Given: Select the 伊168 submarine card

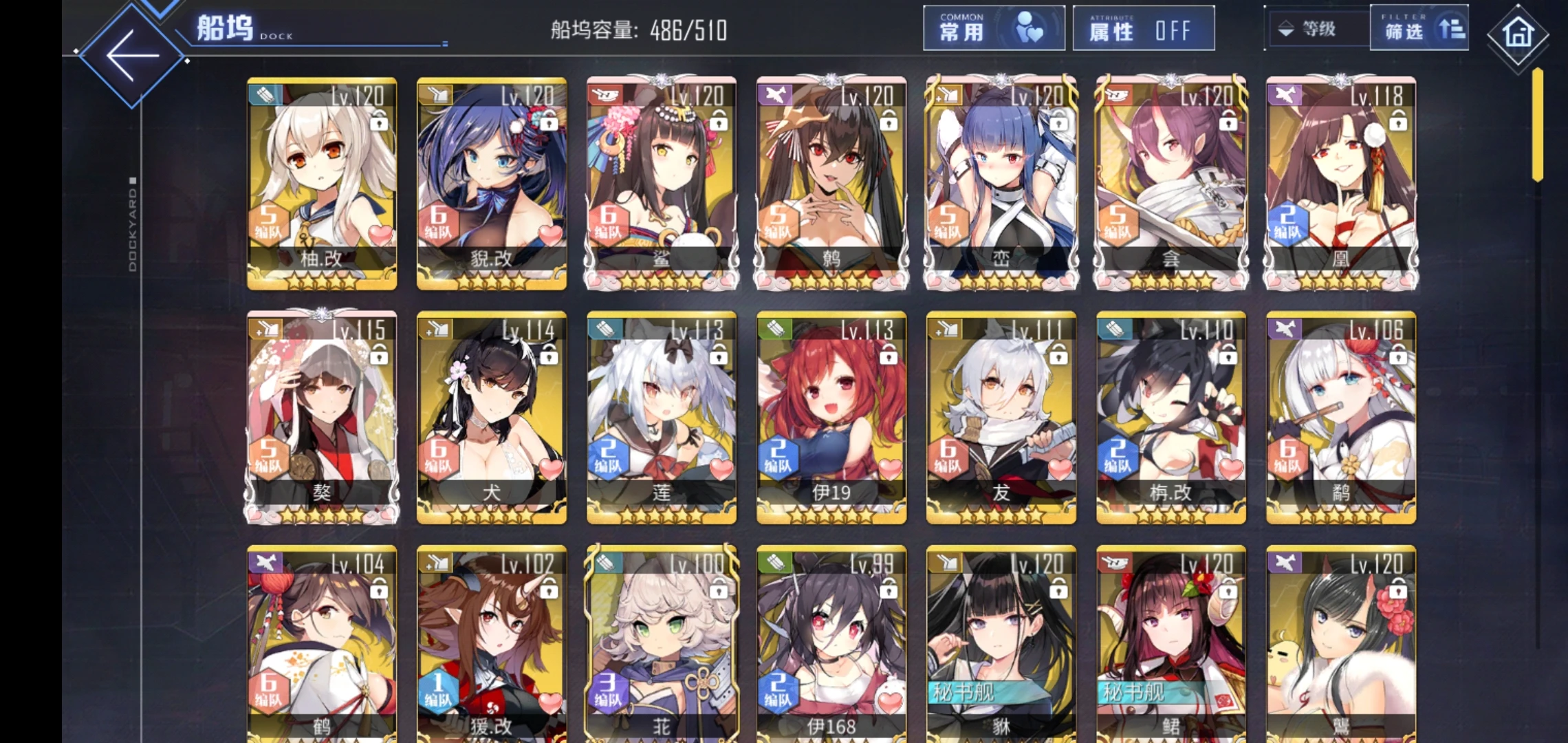Looking at the screenshot, I should click(x=831, y=644).
